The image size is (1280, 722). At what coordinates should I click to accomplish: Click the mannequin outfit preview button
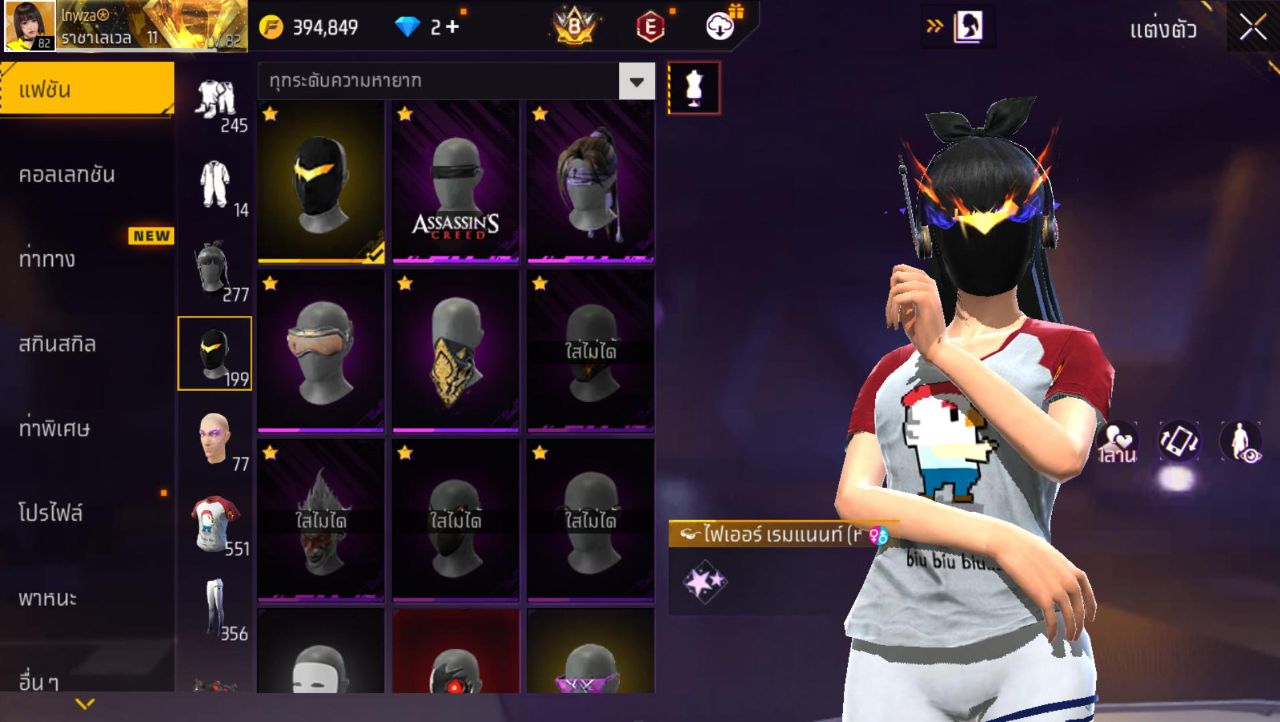[x=693, y=88]
